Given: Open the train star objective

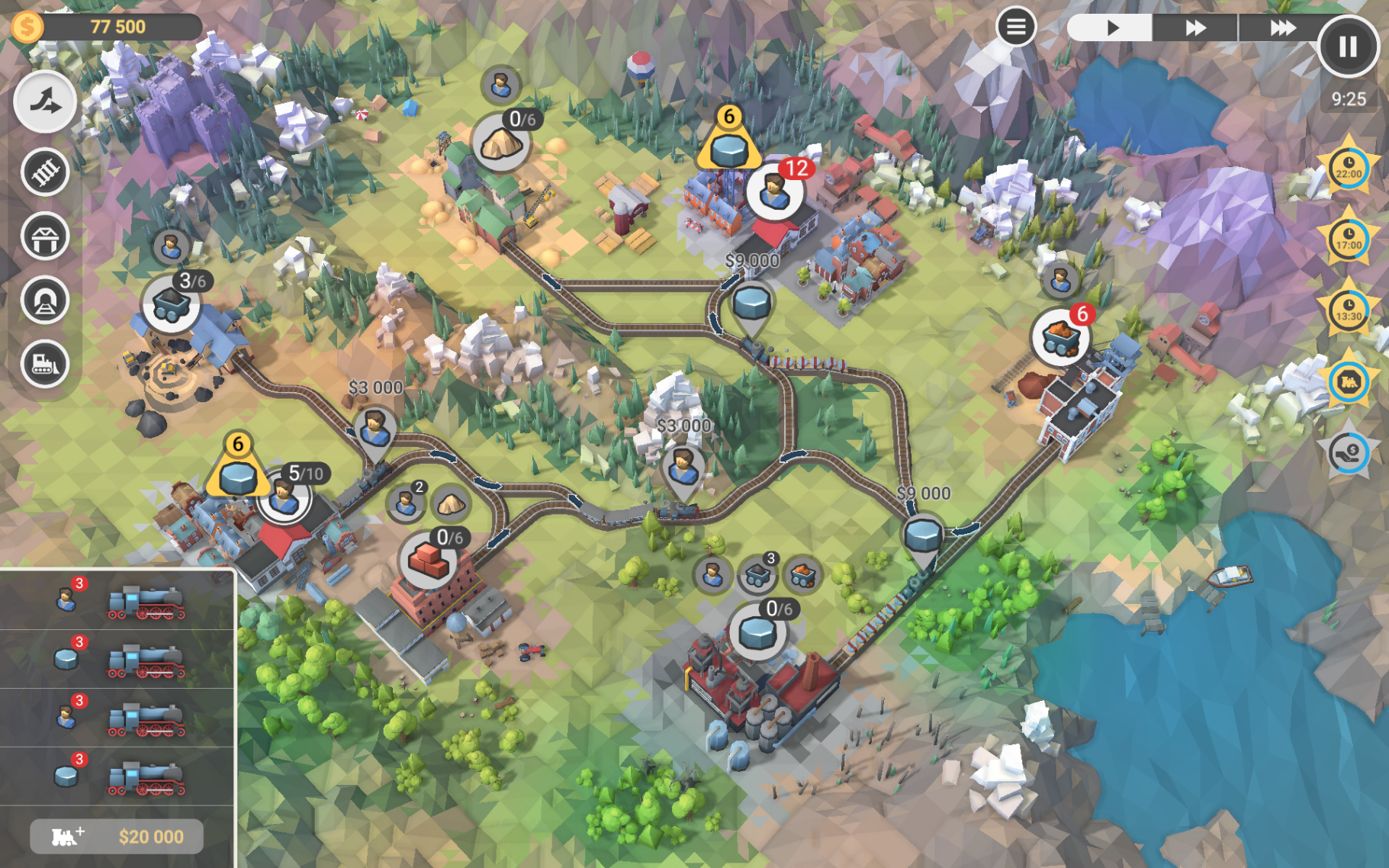Looking at the screenshot, I should point(1348,381).
